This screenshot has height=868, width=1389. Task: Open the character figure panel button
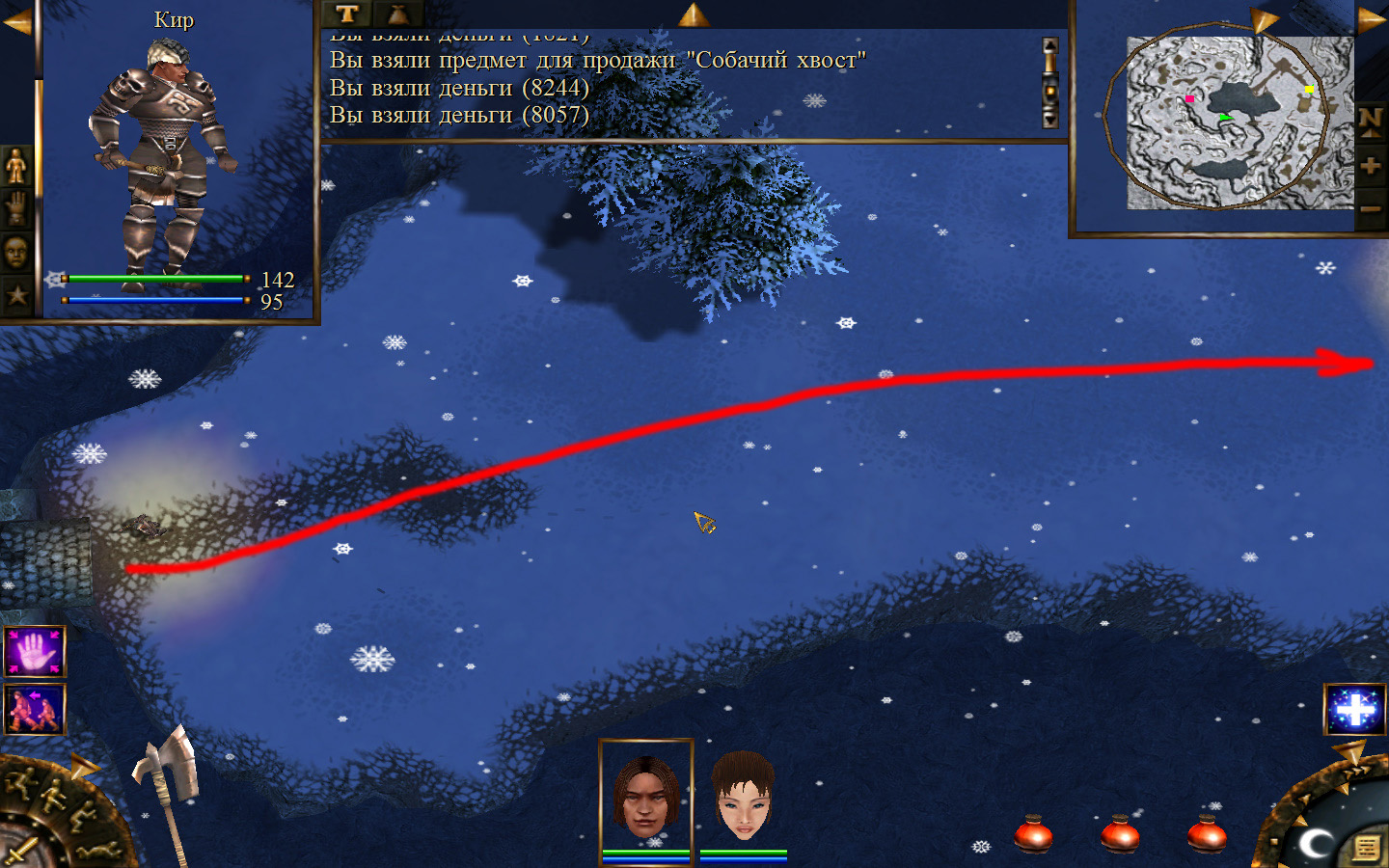point(16,167)
